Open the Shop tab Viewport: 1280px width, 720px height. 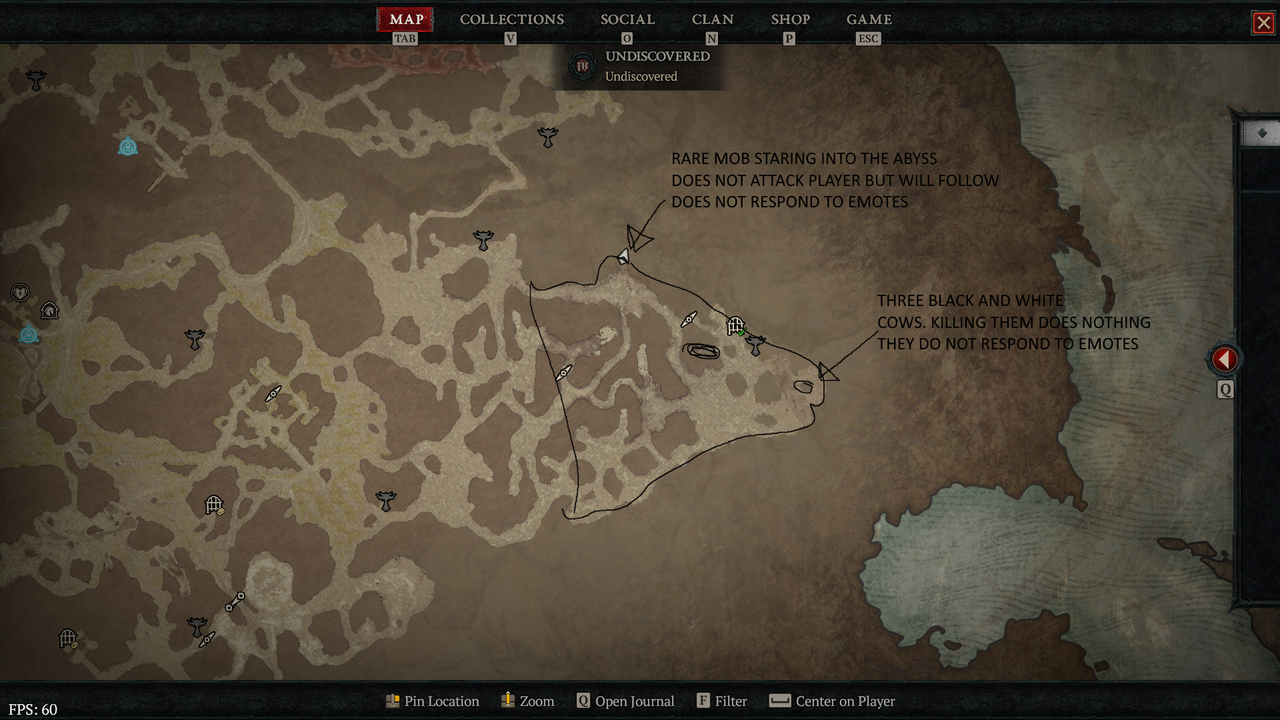tap(790, 19)
